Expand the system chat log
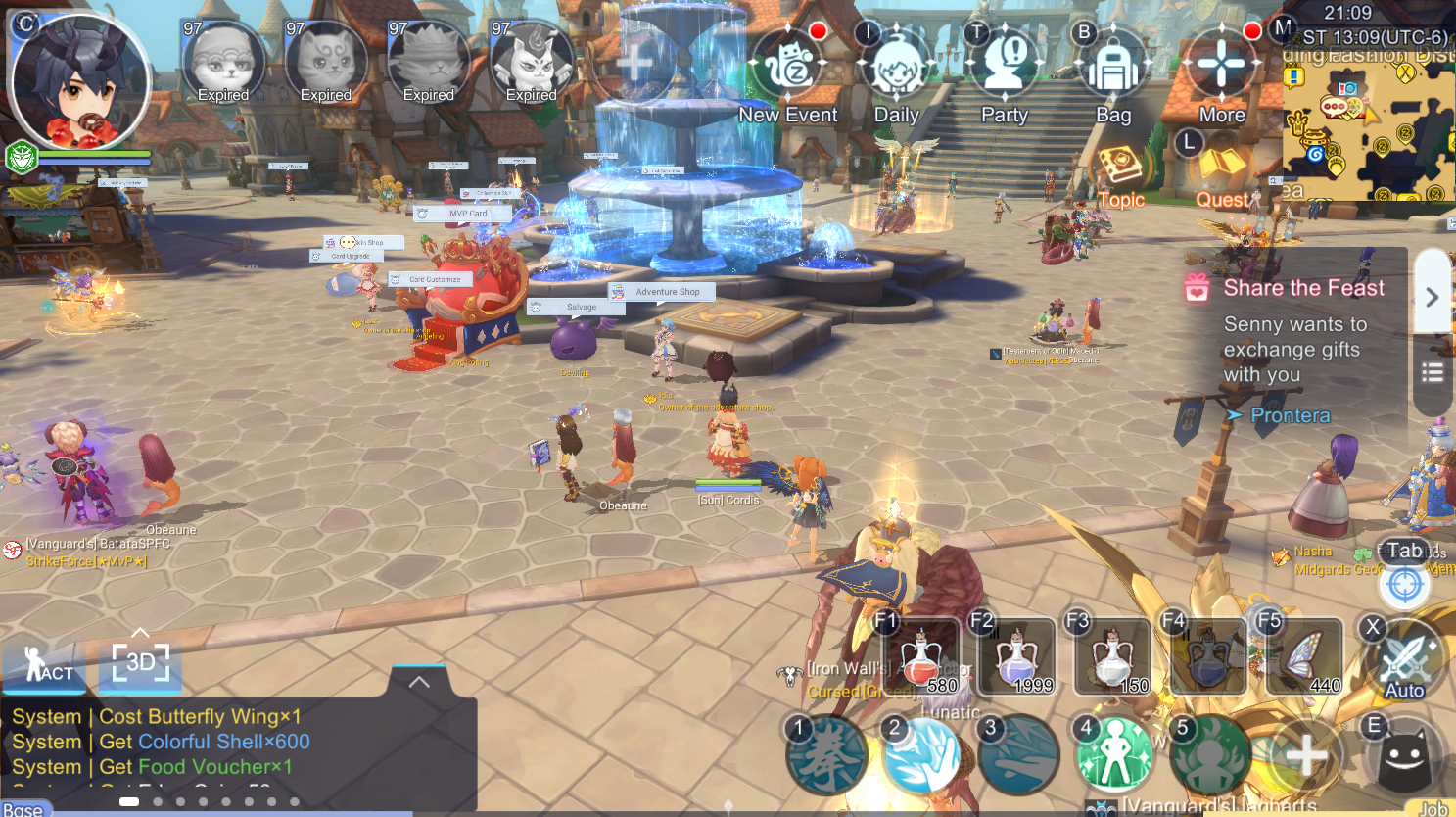This screenshot has width=1456, height=817. (419, 682)
